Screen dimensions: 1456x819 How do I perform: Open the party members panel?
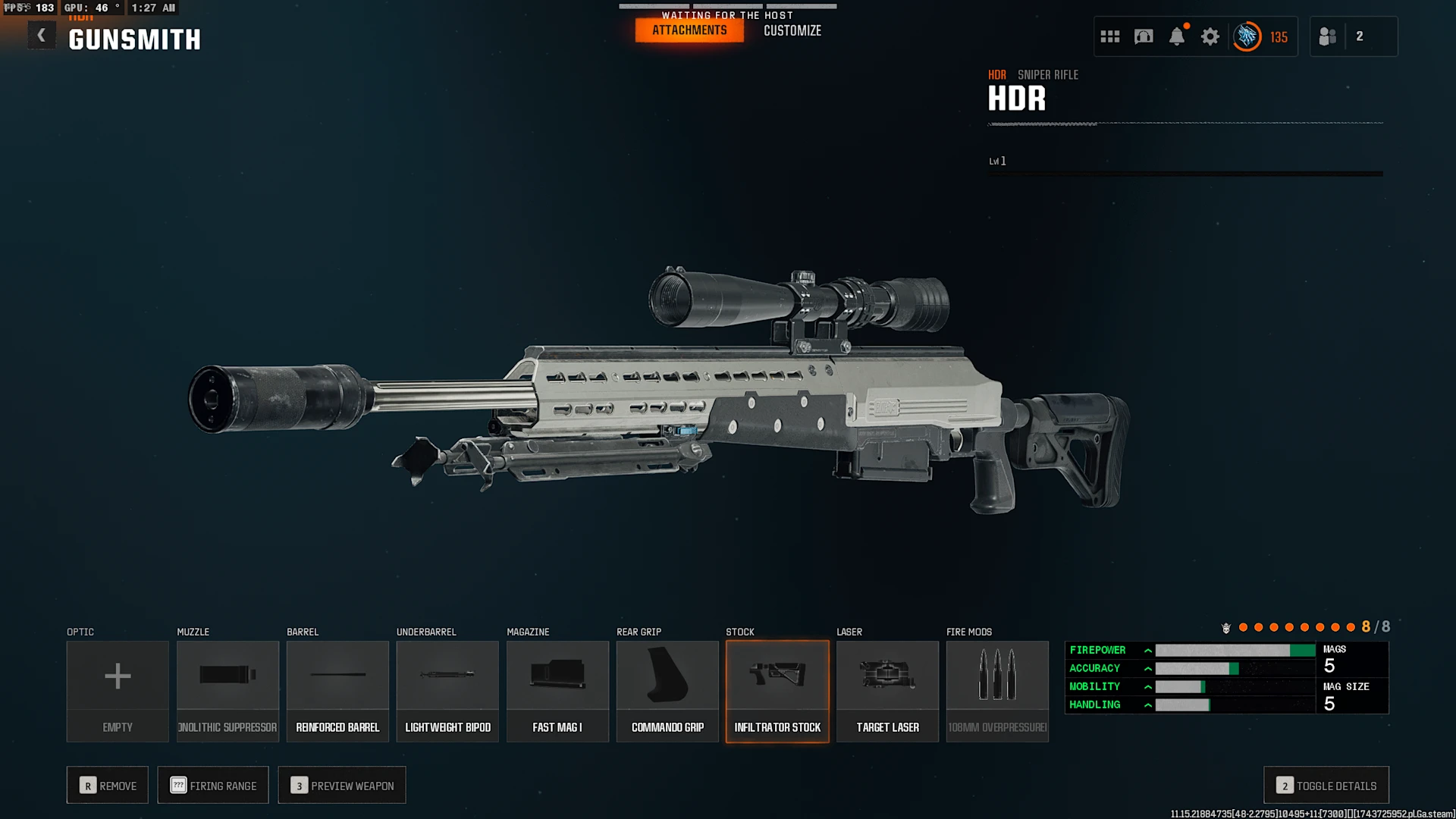coord(1354,36)
